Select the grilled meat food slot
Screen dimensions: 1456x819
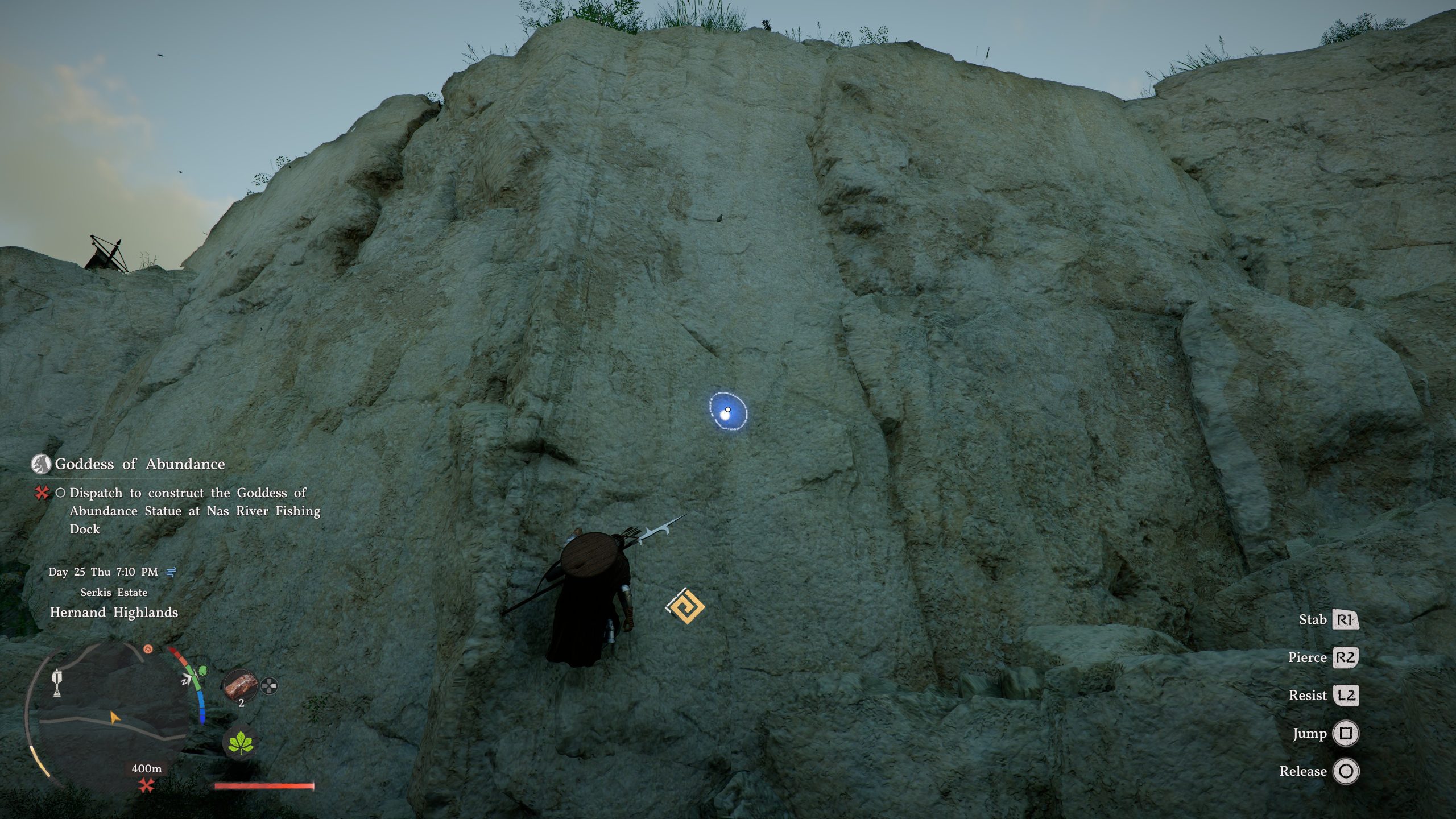pyautogui.click(x=241, y=686)
